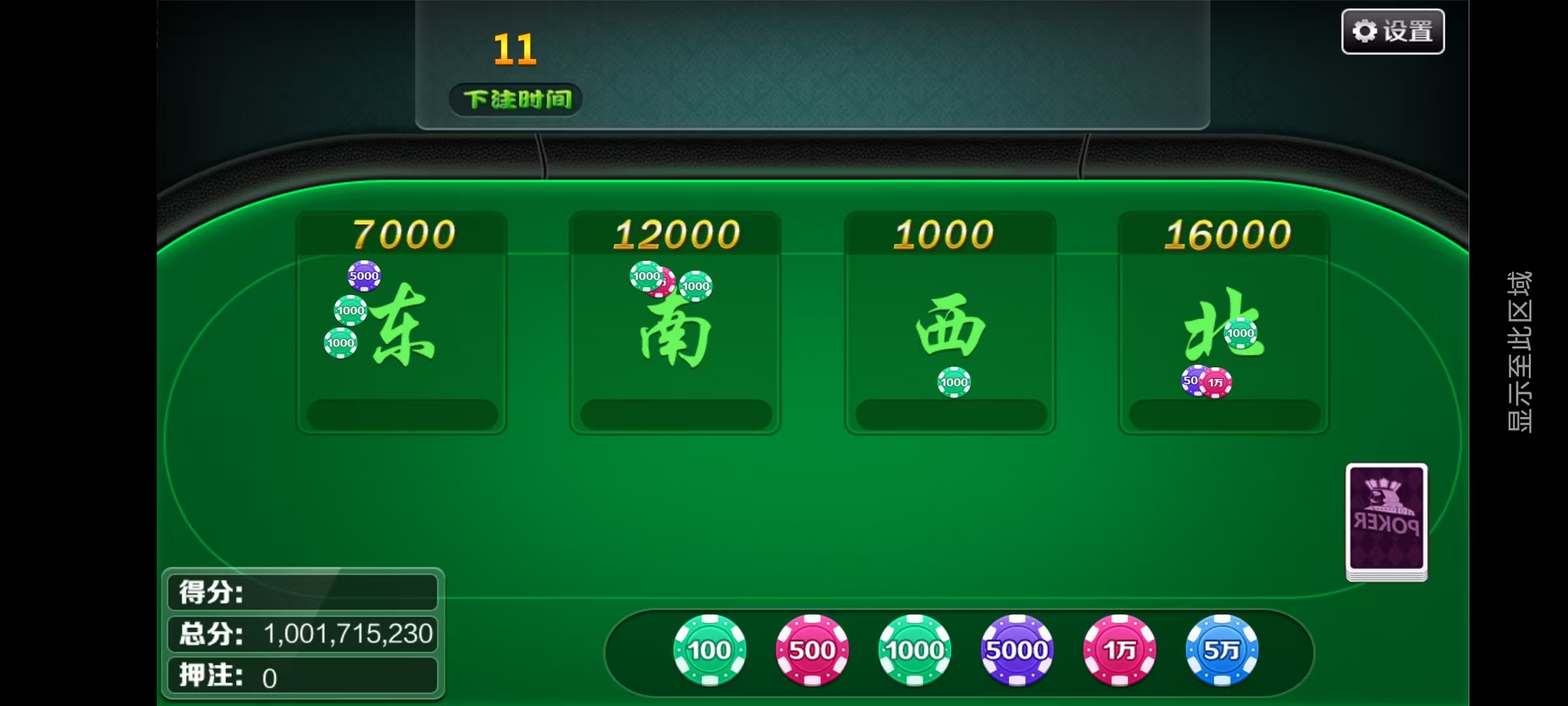Pick the green 1000 chip in the chip tray
Screen dimensions: 1568x706
[x=915, y=650]
